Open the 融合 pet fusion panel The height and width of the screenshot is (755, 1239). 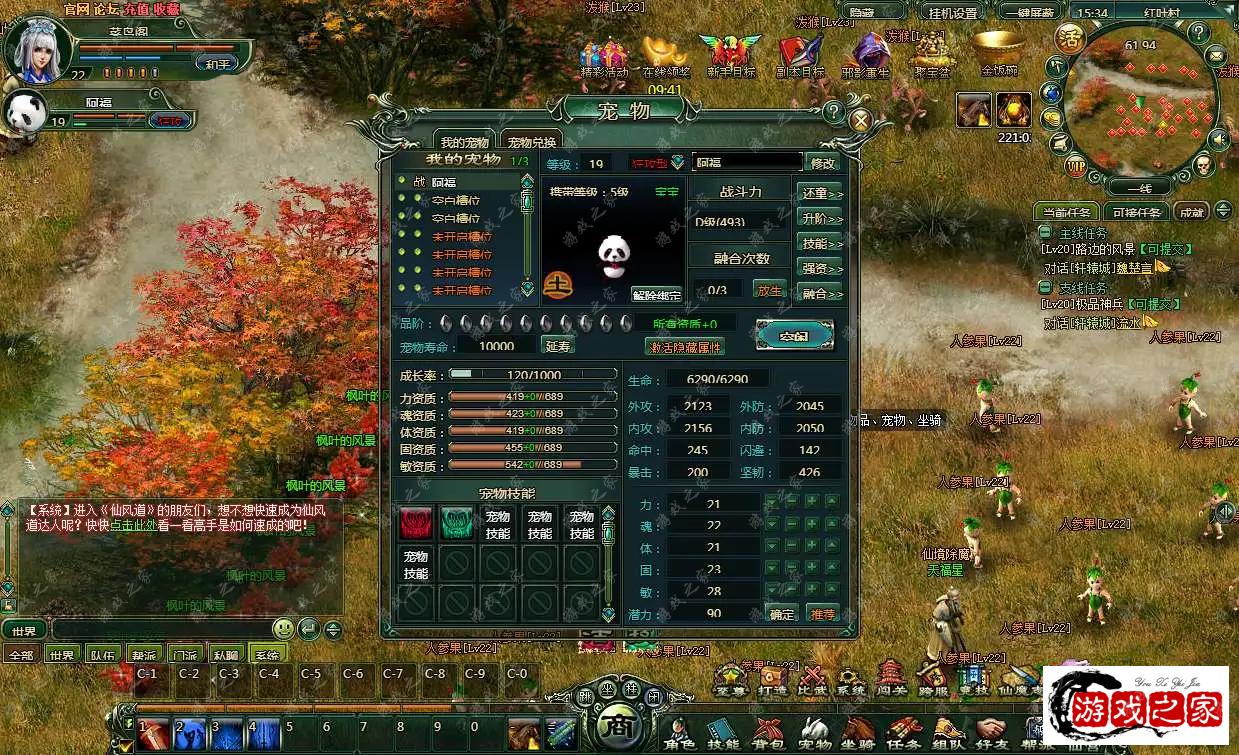click(820, 293)
